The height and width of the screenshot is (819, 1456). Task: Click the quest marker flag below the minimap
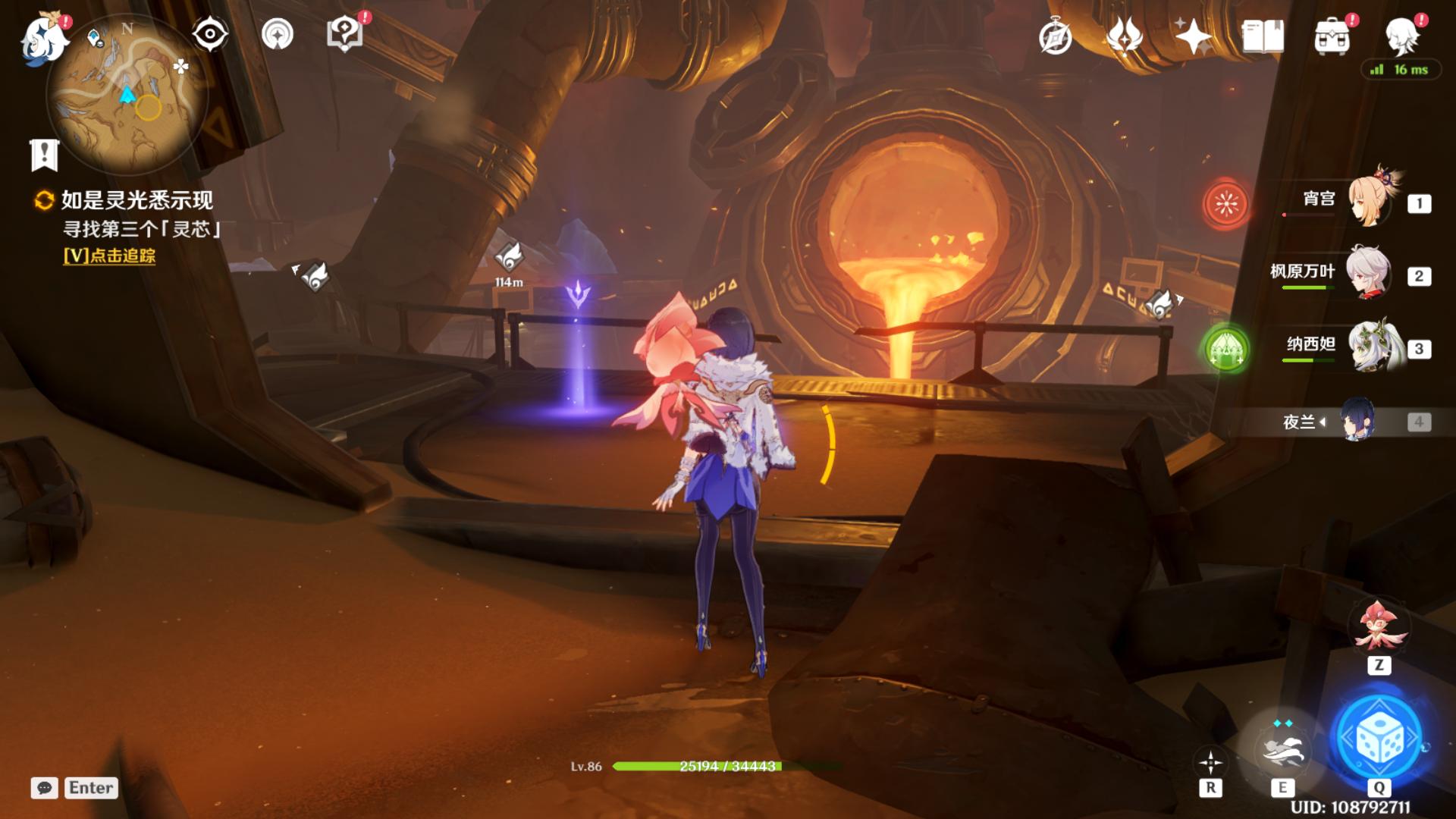(x=44, y=155)
